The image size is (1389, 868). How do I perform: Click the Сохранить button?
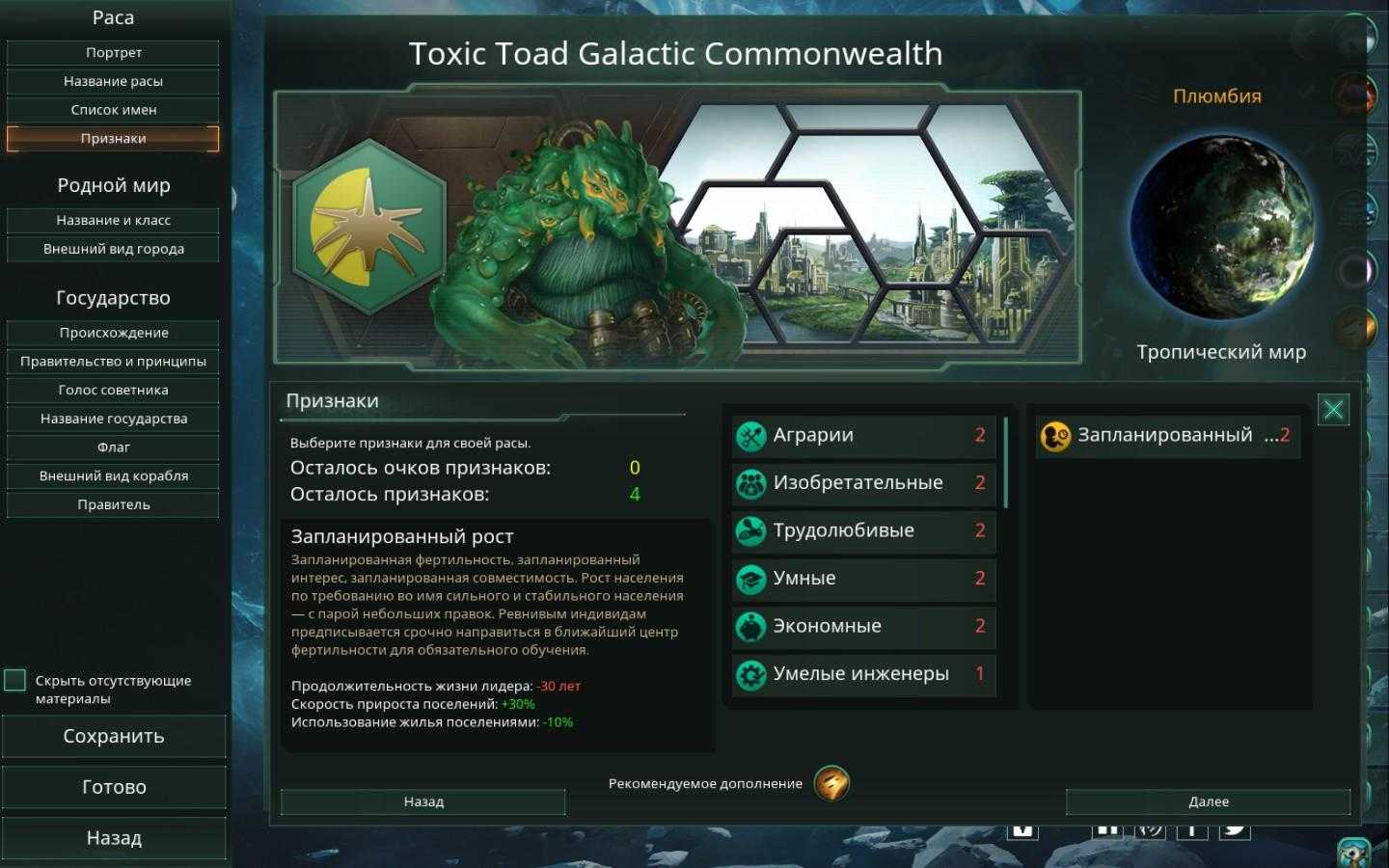pos(113,737)
